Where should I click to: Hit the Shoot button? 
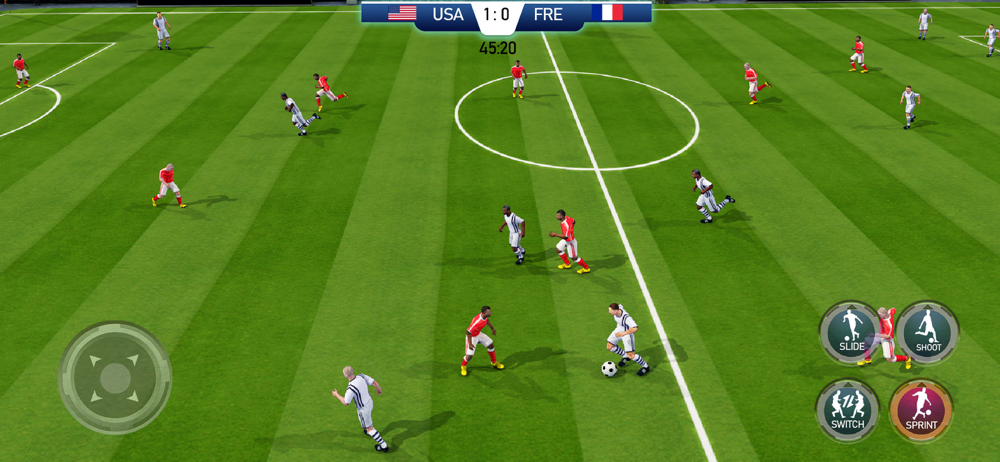coord(927,333)
